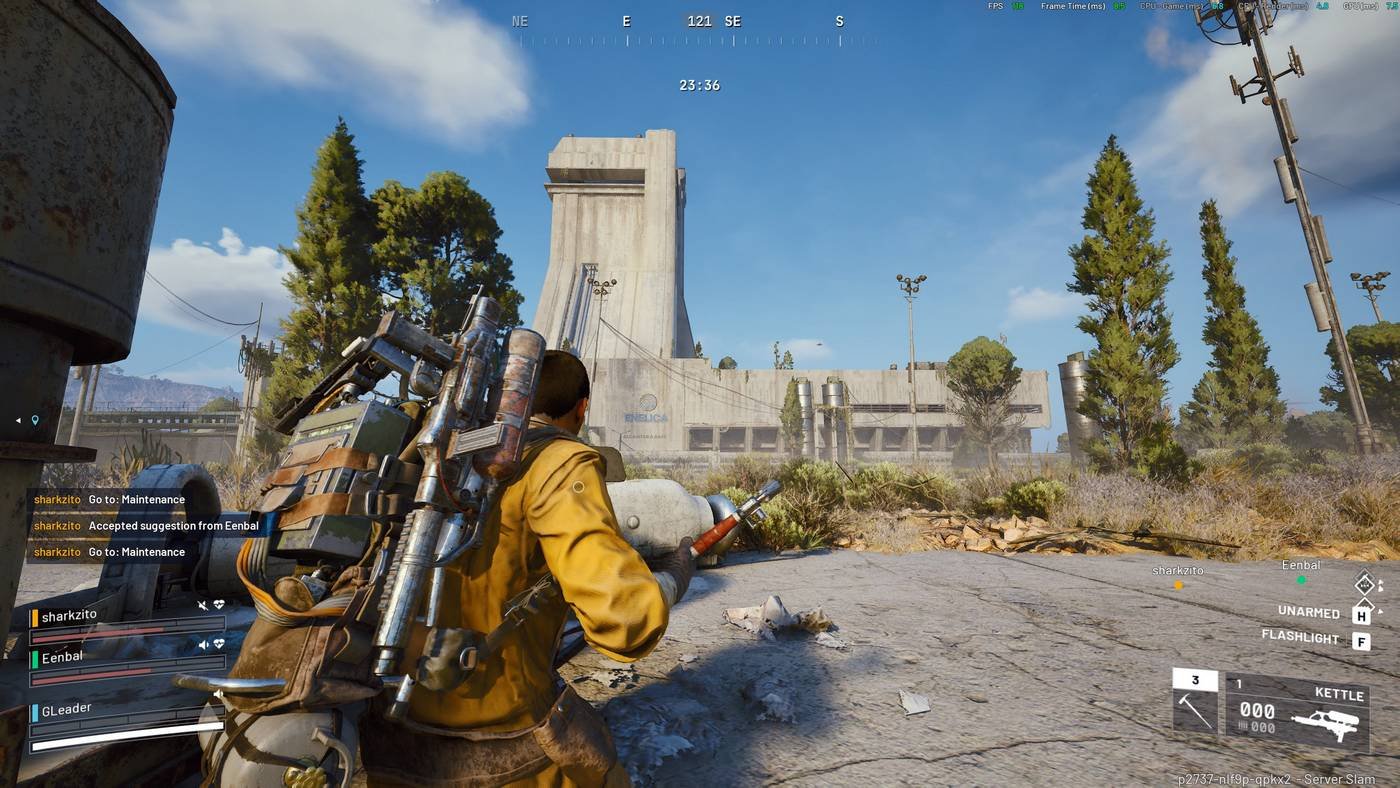Viewport: 1400px width, 788px height.
Task: Click the diamond waypoint marker icon on the right
Action: 1364,584
